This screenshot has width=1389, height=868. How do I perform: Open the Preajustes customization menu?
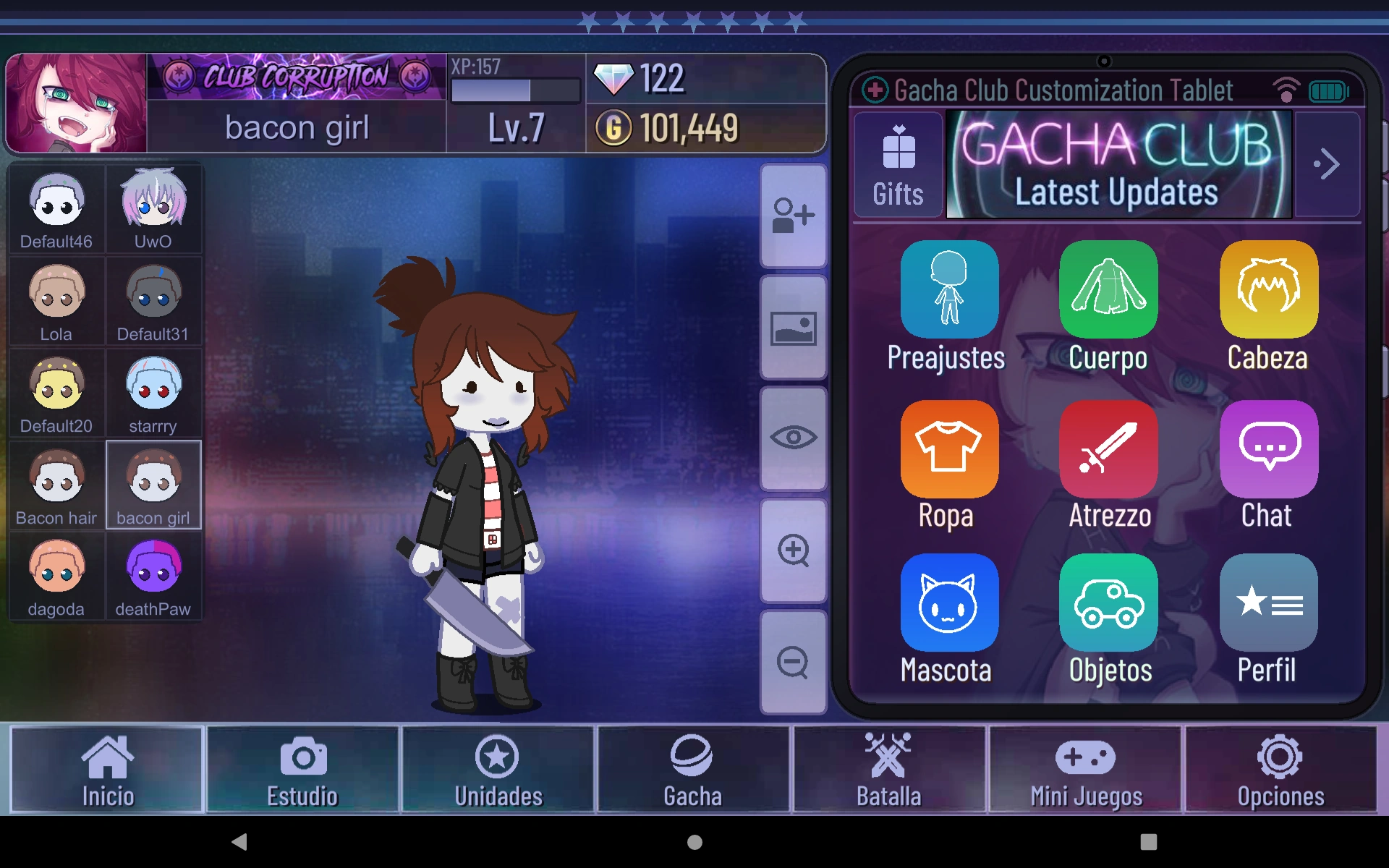click(948, 289)
